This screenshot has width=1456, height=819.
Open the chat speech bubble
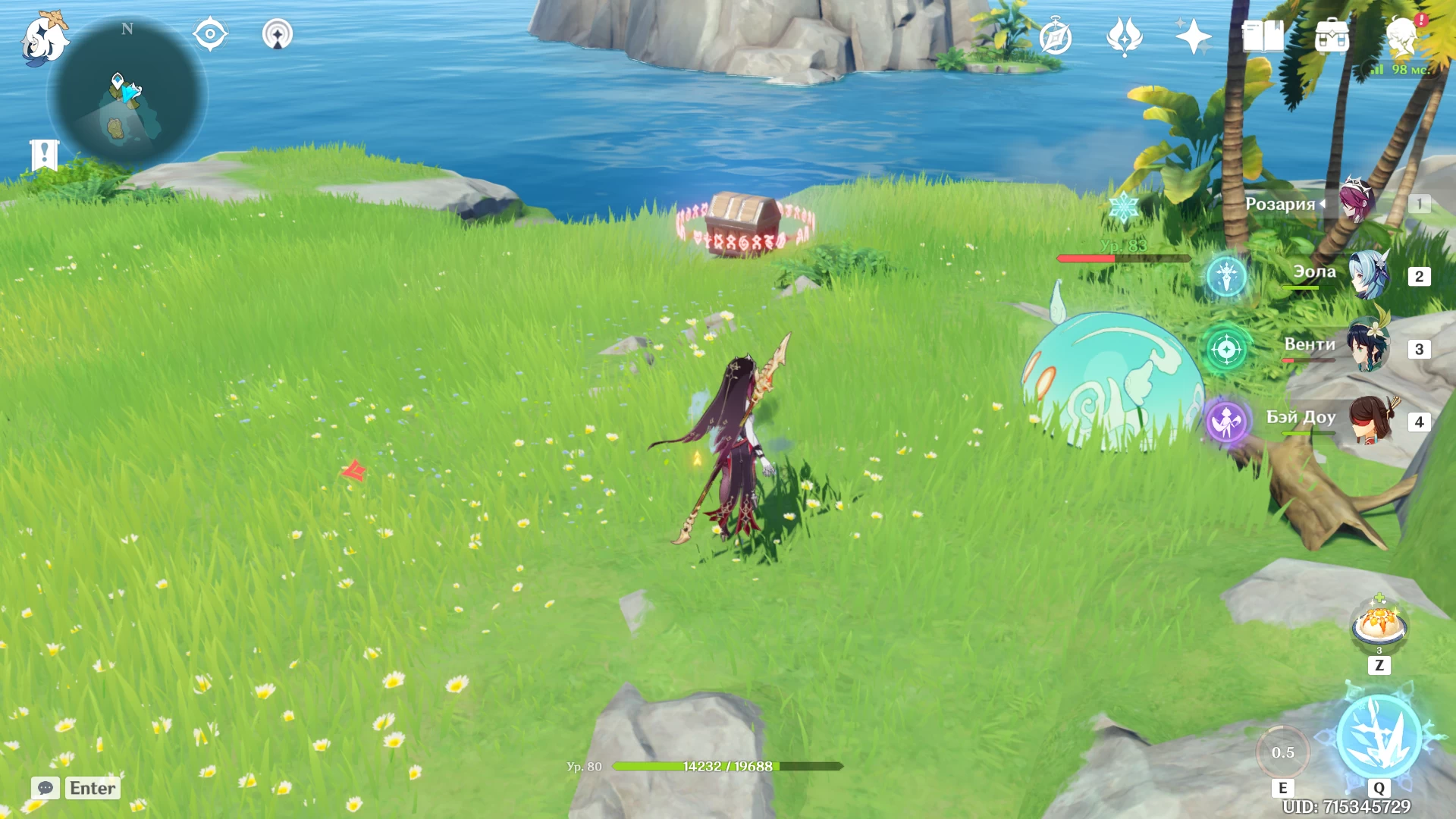[45, 788]
